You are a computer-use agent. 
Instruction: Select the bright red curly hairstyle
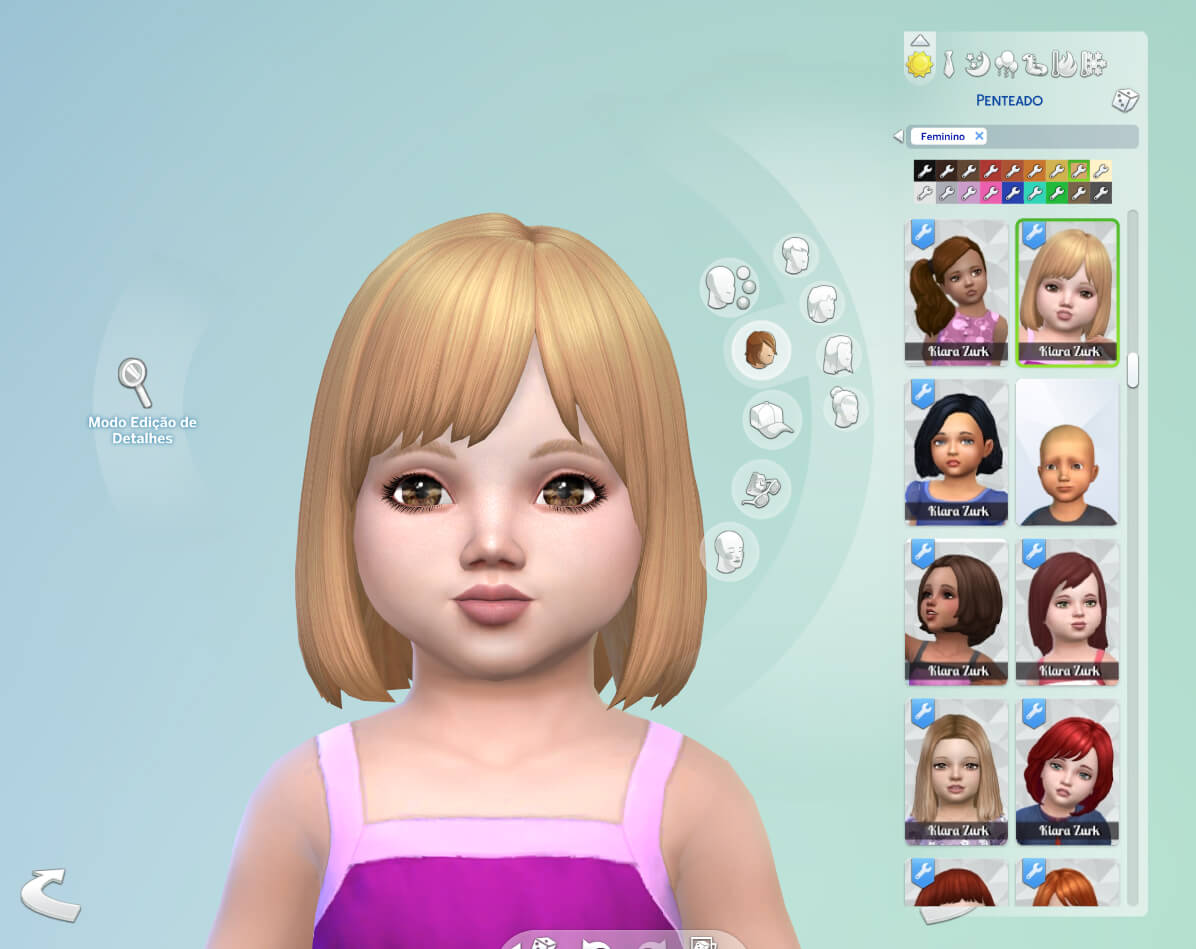tap(1067, 771)
